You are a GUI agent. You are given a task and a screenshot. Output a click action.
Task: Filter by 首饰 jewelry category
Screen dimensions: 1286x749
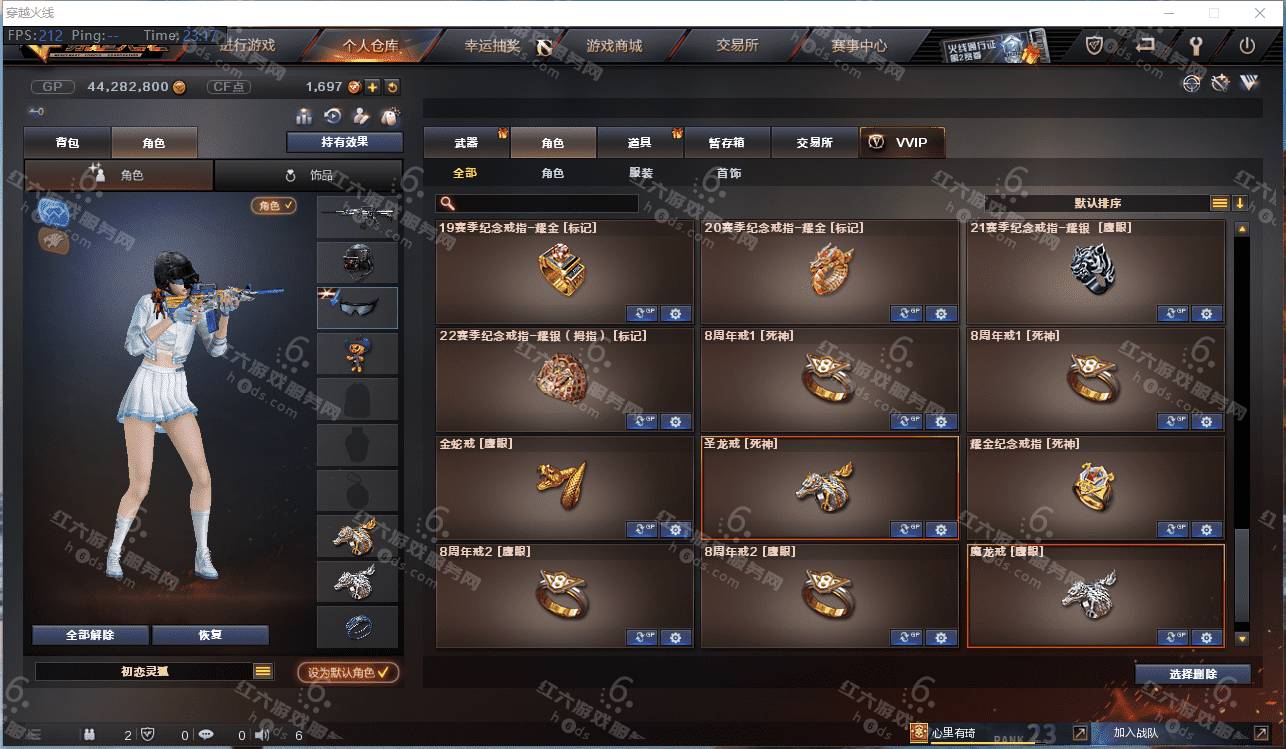click(x=729, y=173)
